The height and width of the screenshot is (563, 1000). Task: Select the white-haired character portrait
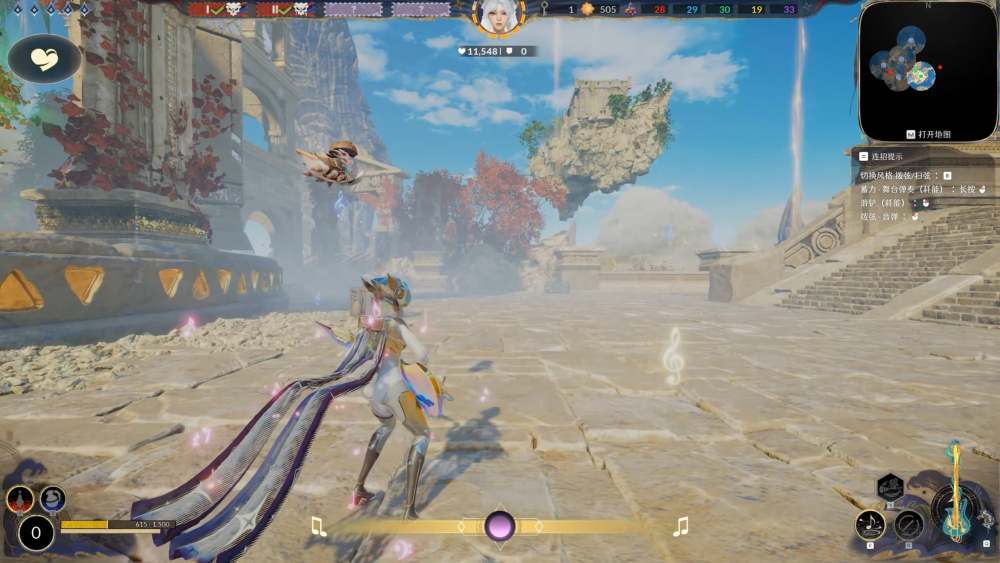point(497,16)
